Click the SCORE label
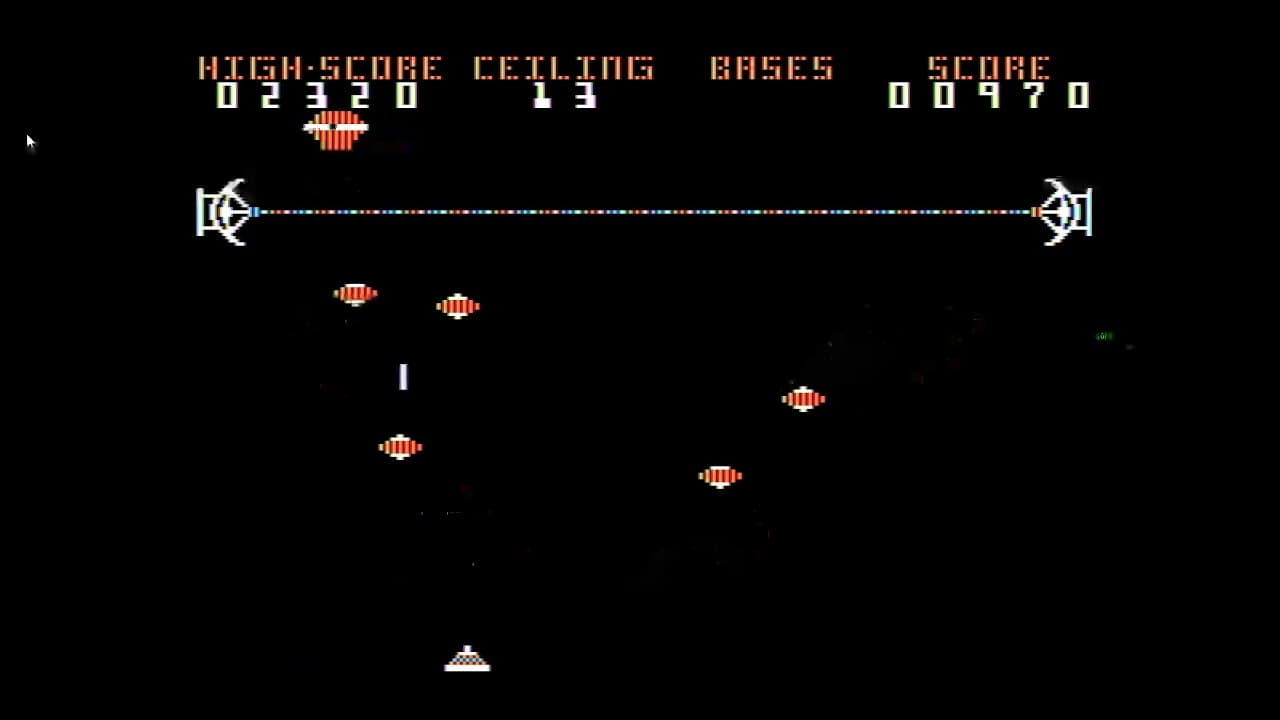The height and width of the screenshot is (720, 1280). (990, 68)
